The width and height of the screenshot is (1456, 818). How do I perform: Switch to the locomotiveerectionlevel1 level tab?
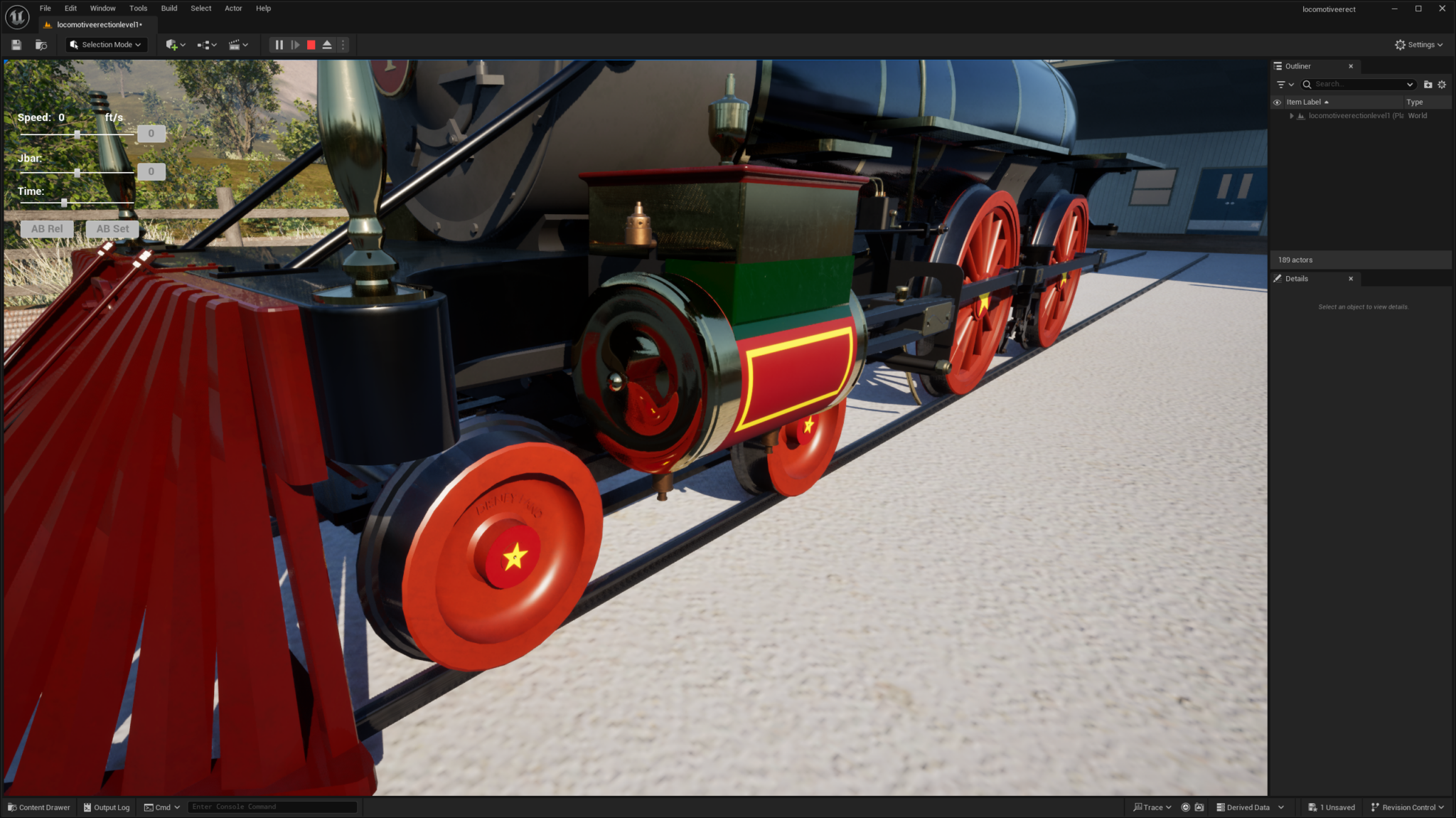tap(96, 23)
